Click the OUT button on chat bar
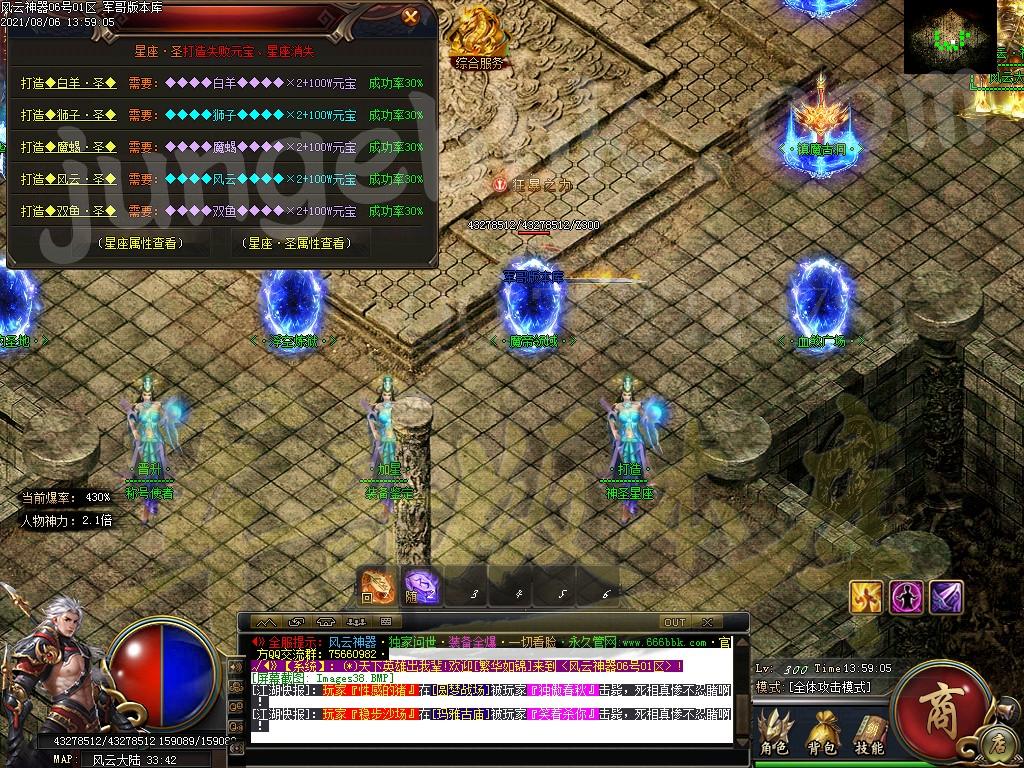 click(x=675, y=622)
